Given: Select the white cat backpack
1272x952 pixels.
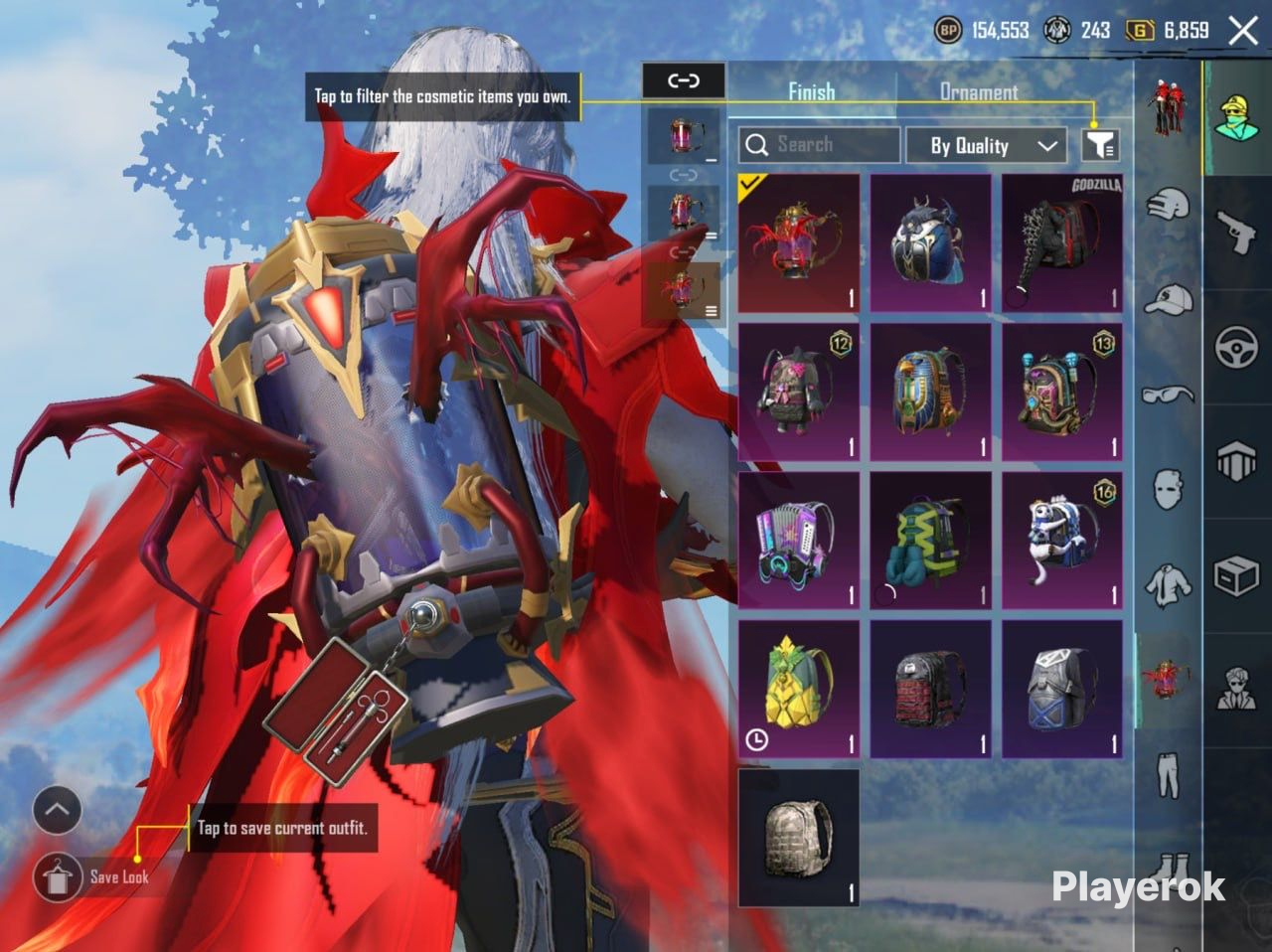Looking at the screenshot, I should pyautogui.click(x=1062, y=541).
